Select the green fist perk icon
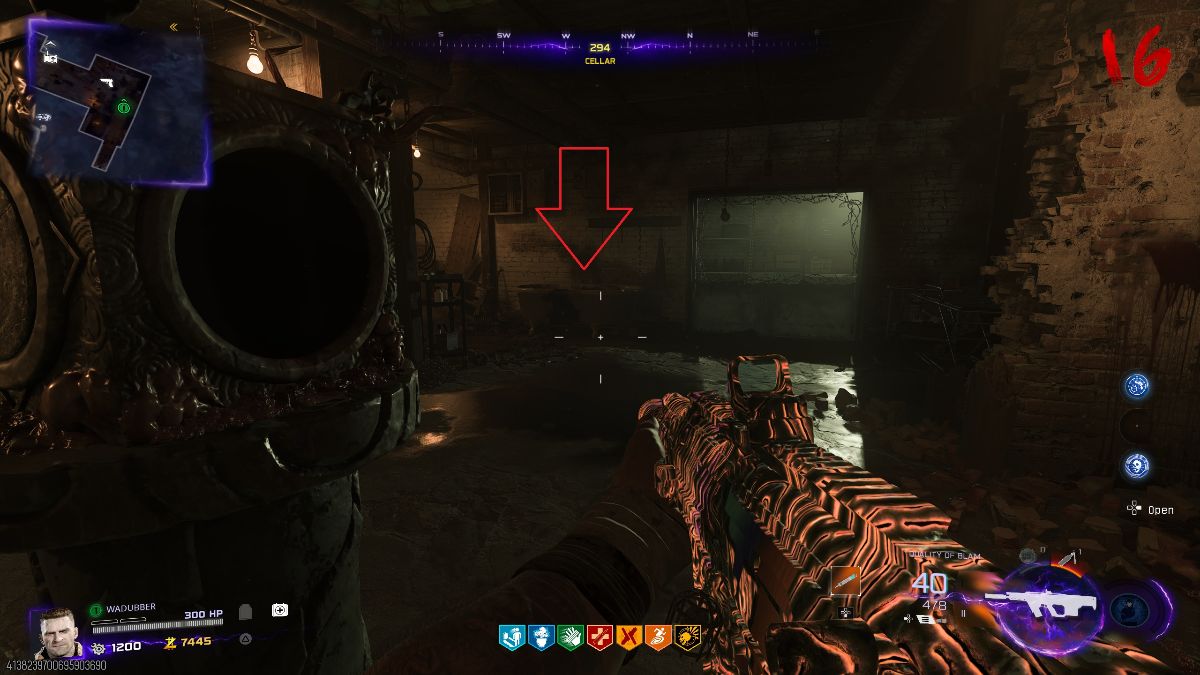Image resolution: width=1200 pixels, height=675 pixels. [x=570, y=637]
